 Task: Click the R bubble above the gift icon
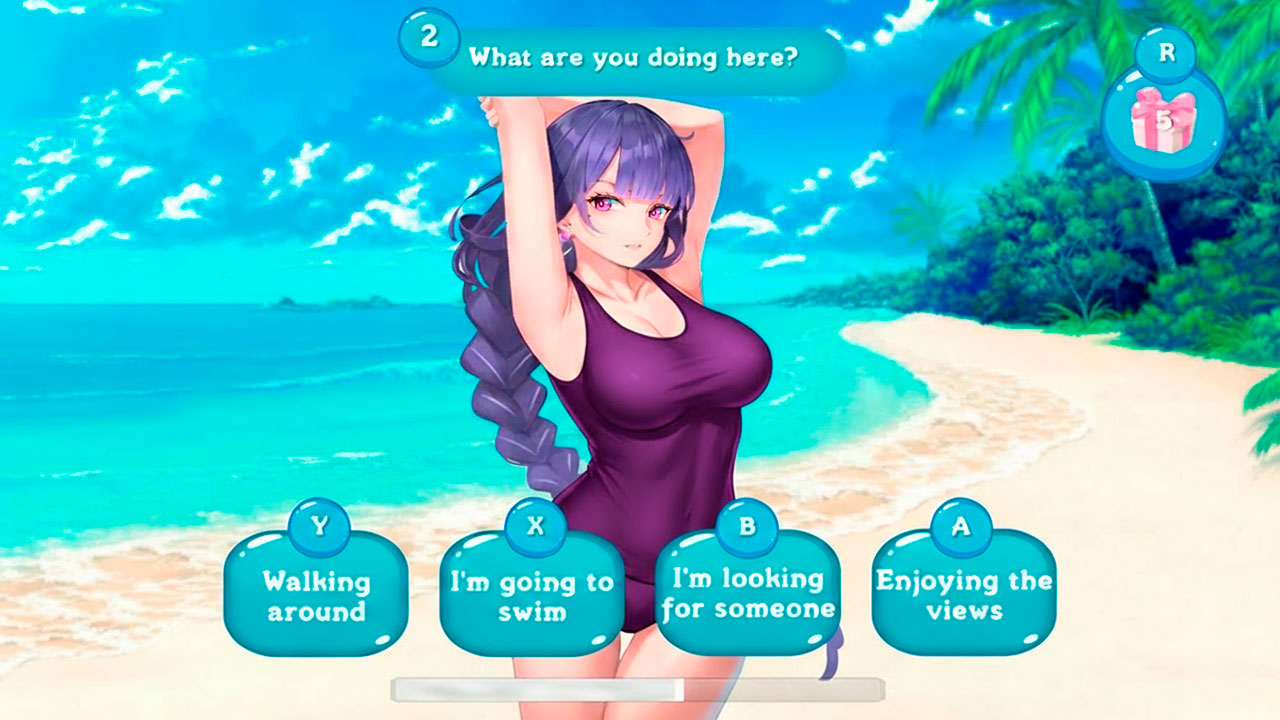(x=1163, y=52)
